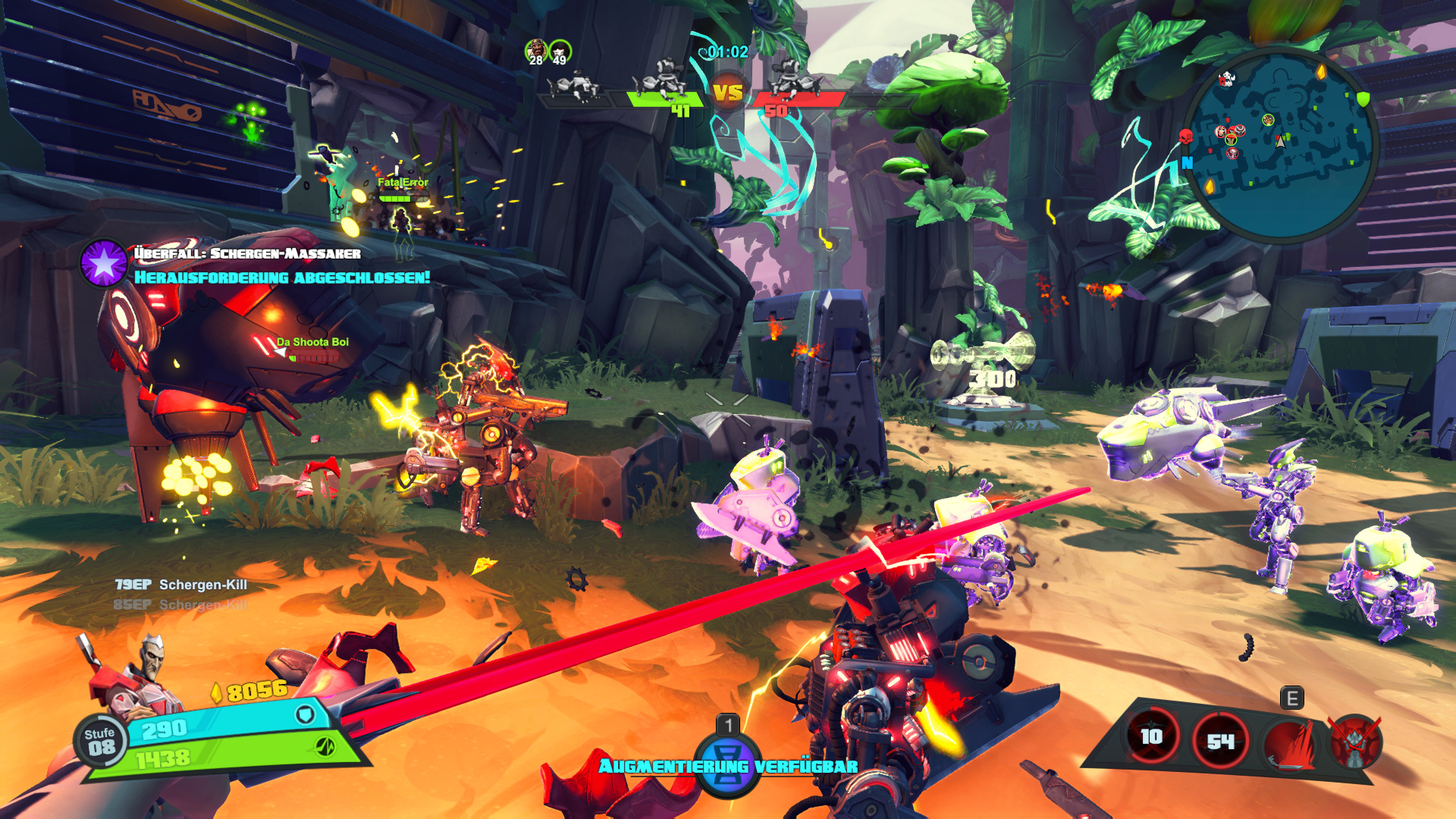Click the red skull marker beside the minimap
This screenshot has height=819, width=1456.
pyautogui.click(x=1186, y=136)
